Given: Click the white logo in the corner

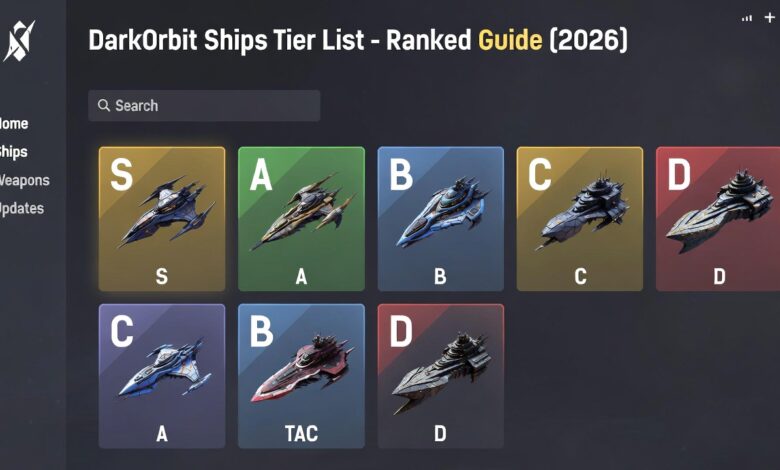Looking at the screenshot, I should pyautogui.click(x=19, y=41).
